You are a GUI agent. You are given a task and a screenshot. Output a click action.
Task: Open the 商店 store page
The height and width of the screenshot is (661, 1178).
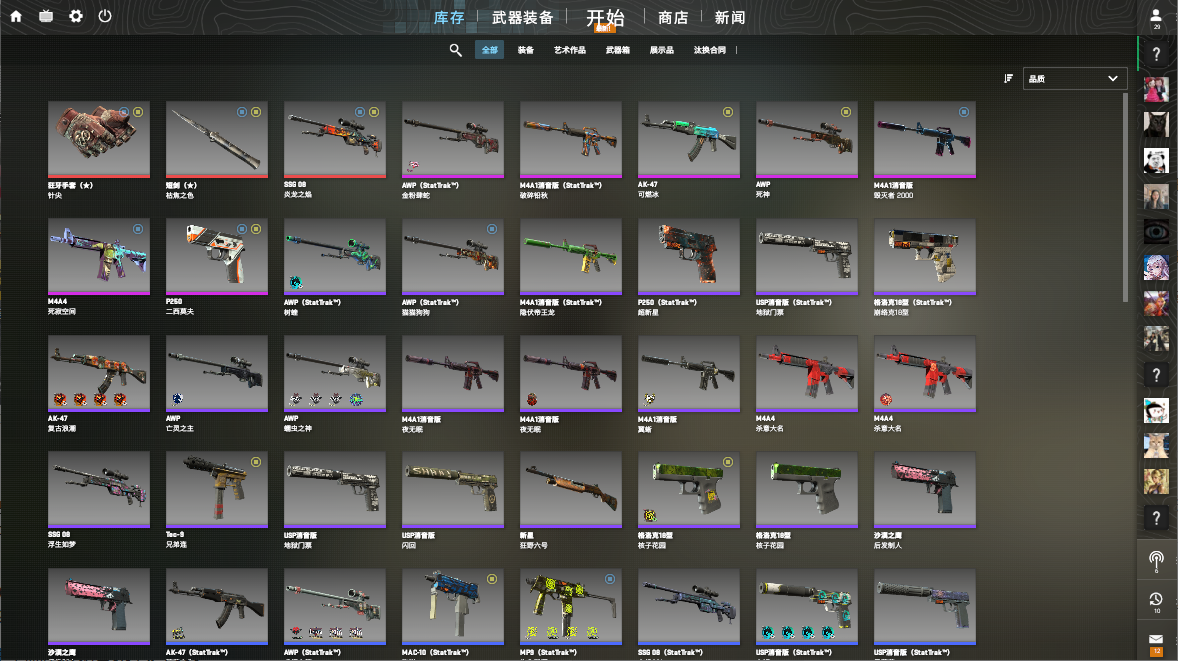pos(673,17)
